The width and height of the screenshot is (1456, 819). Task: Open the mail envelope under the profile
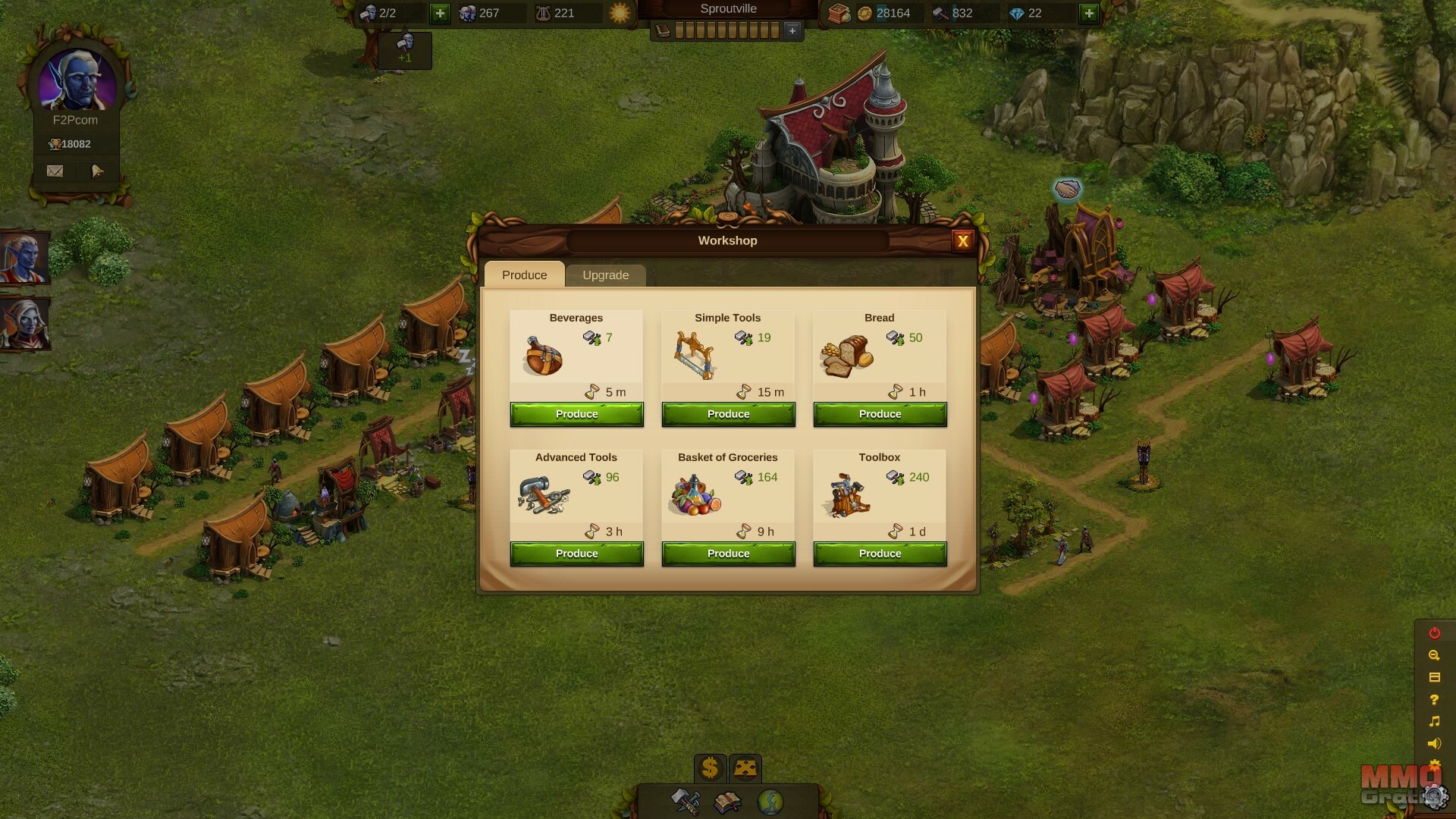coord(55,171)
